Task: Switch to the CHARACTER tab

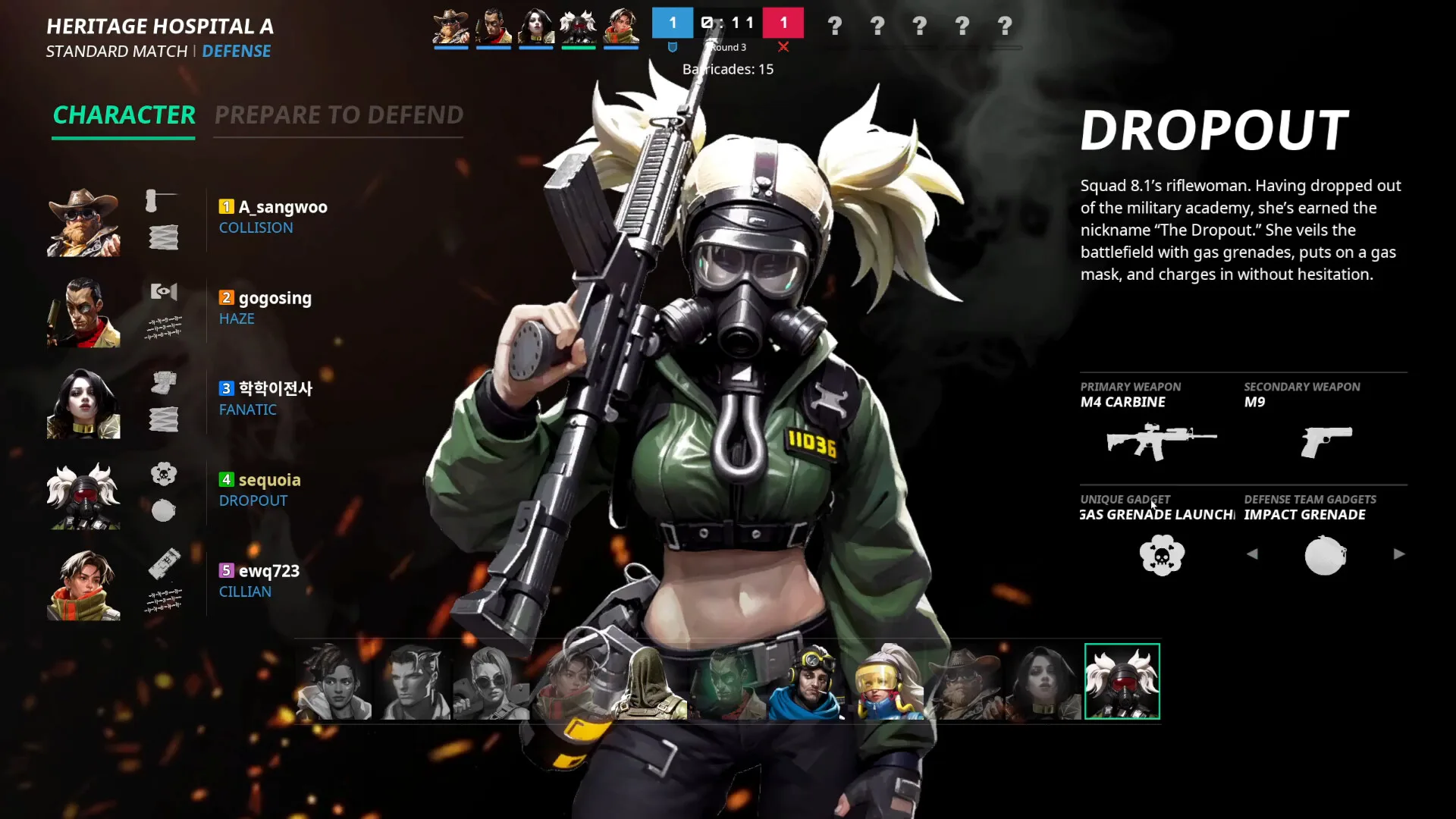Action: (x=124, y=115)
